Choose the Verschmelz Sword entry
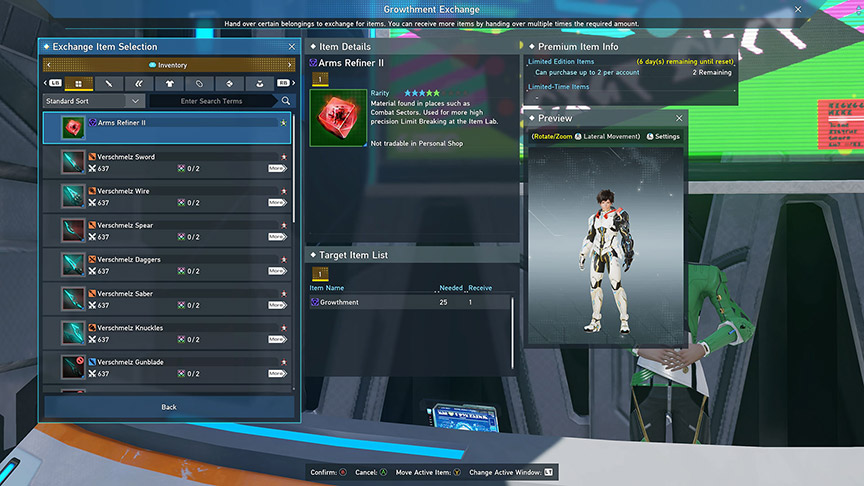Viewport: 864px width, 486px height. point(172,162)
